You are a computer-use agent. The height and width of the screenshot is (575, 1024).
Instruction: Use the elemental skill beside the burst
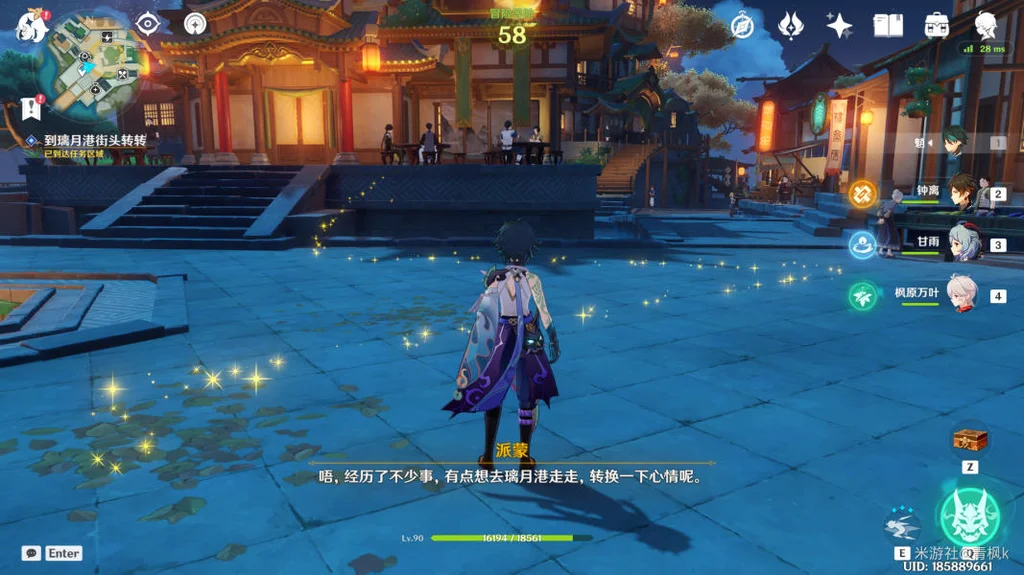[x=902, y=524]
